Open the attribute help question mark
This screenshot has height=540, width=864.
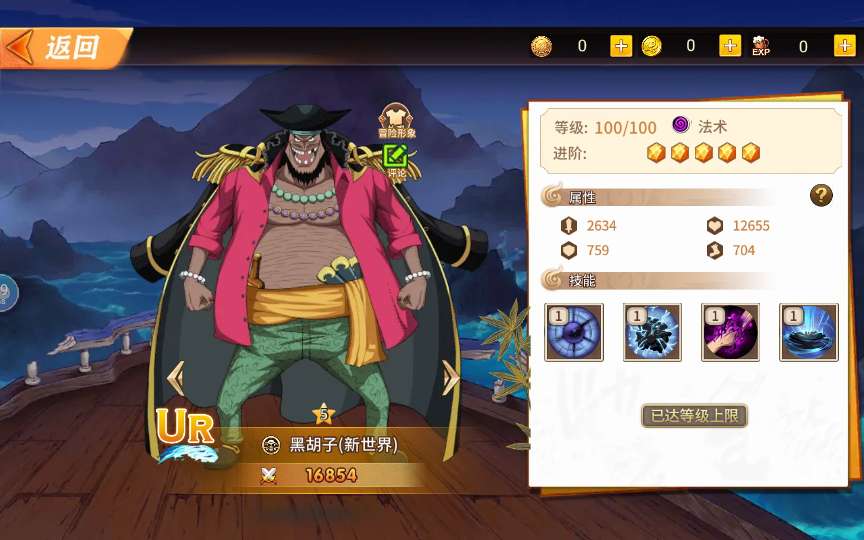pyautogui.click(x=821, y=196)
